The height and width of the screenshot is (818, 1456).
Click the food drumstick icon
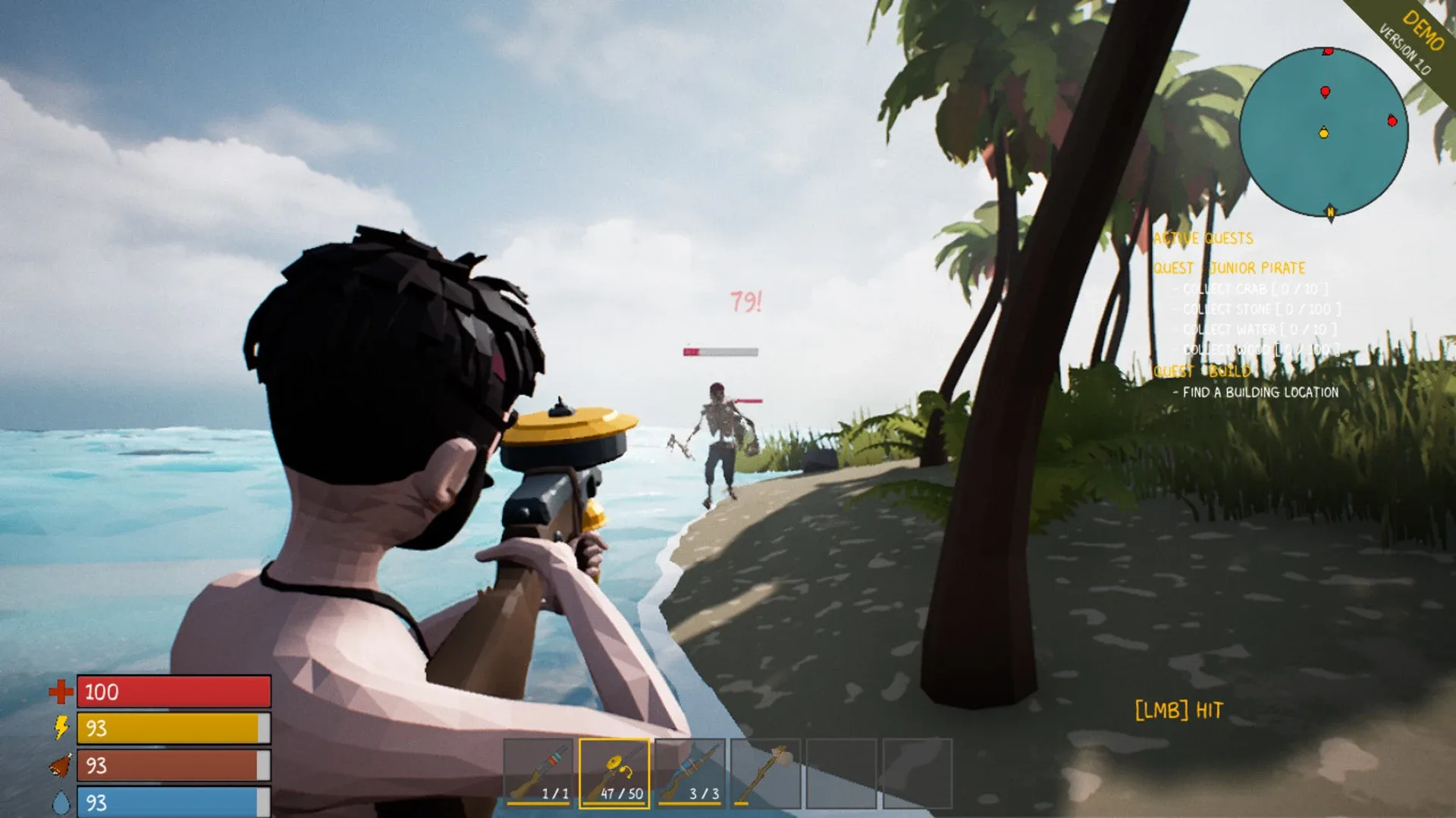(x=61, y=763)
